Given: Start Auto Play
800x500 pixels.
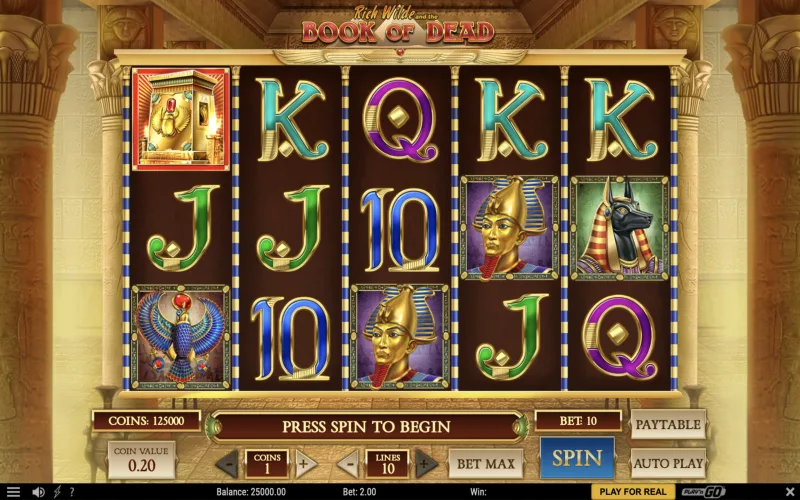Looking at the screenshot, I should point(668,464).
